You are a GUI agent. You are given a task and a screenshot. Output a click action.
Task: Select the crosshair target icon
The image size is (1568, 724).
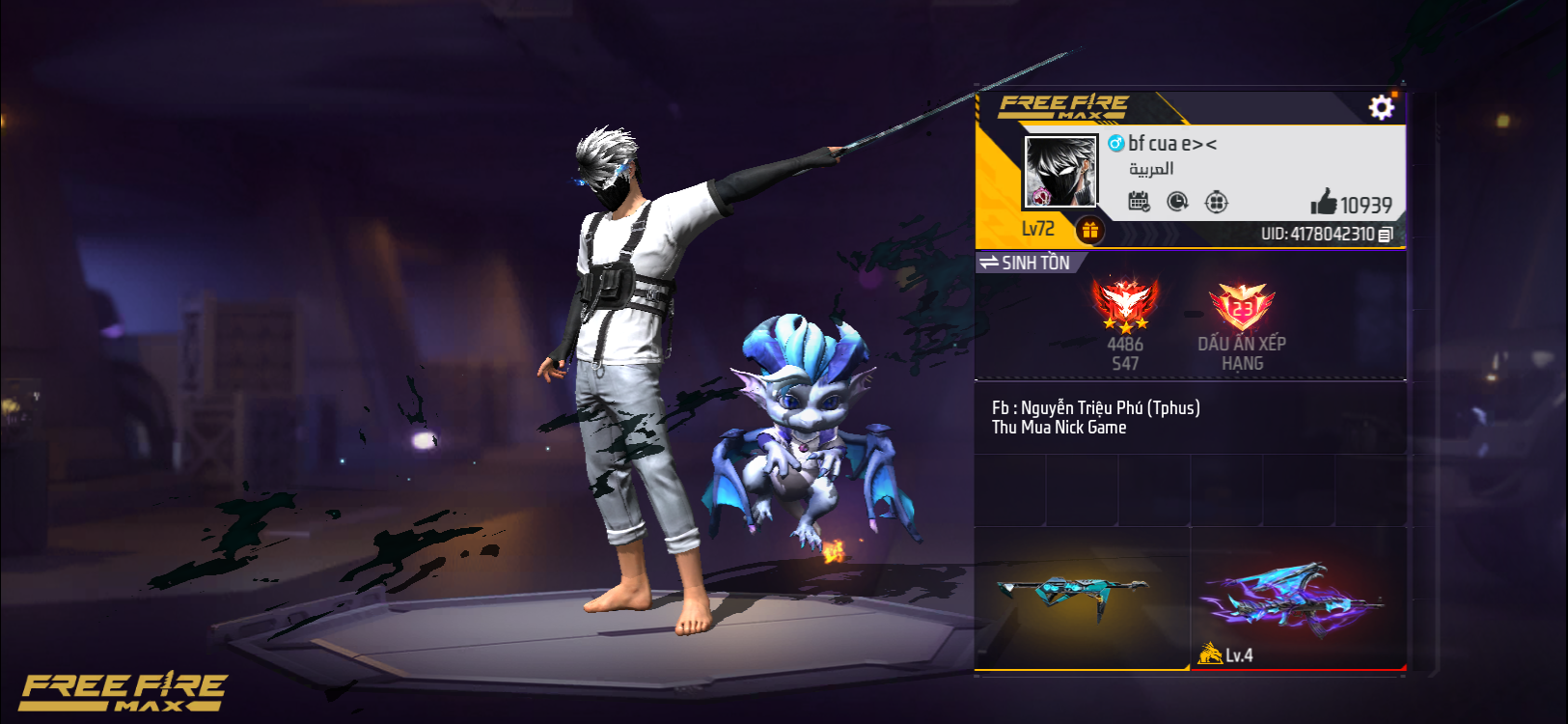coord(1217,200)
